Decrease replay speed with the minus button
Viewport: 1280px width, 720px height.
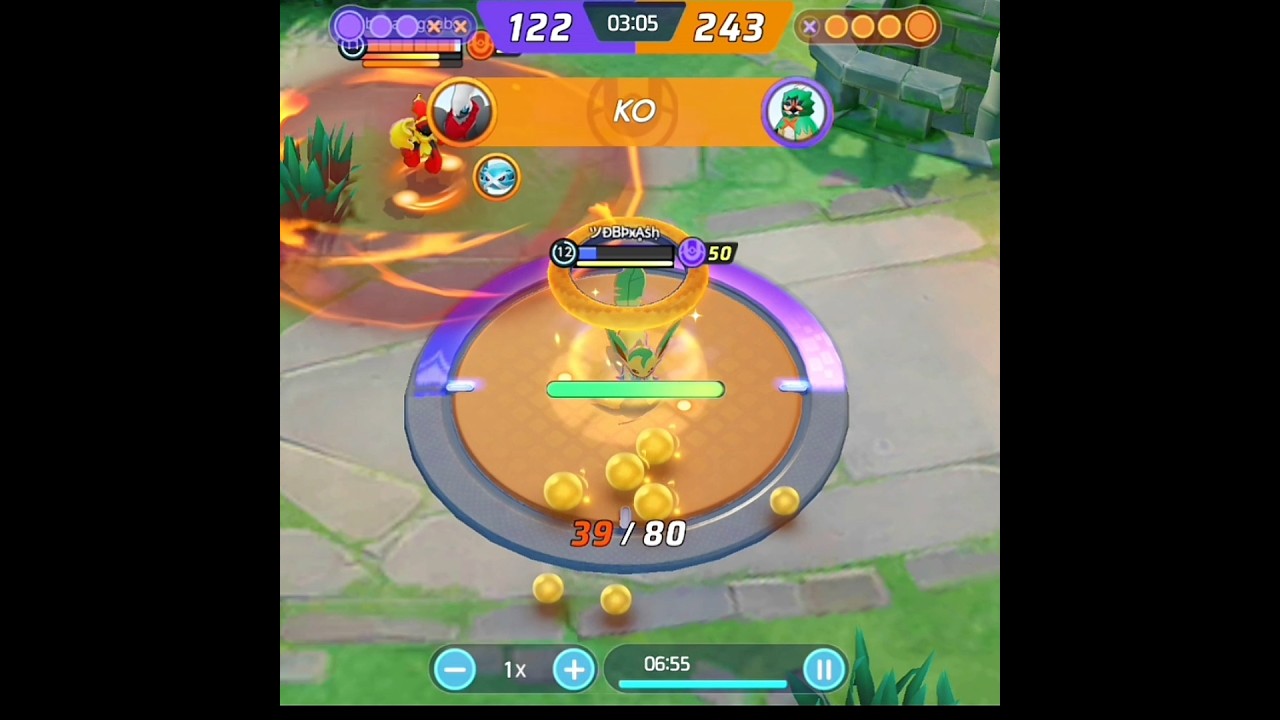tap(455, 669)
